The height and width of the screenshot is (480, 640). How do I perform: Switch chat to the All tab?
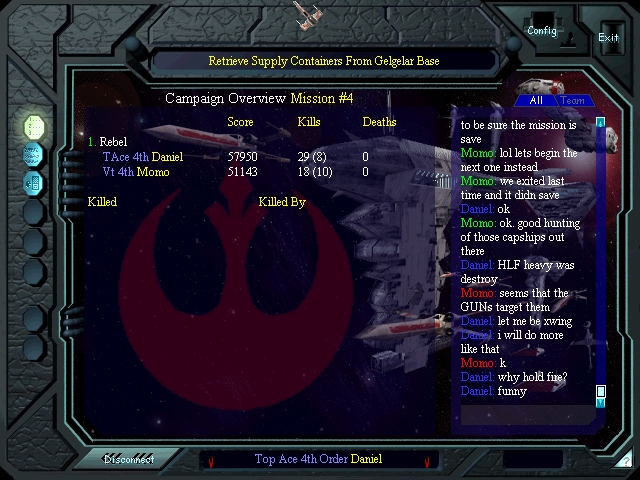(x=536, y=101)
